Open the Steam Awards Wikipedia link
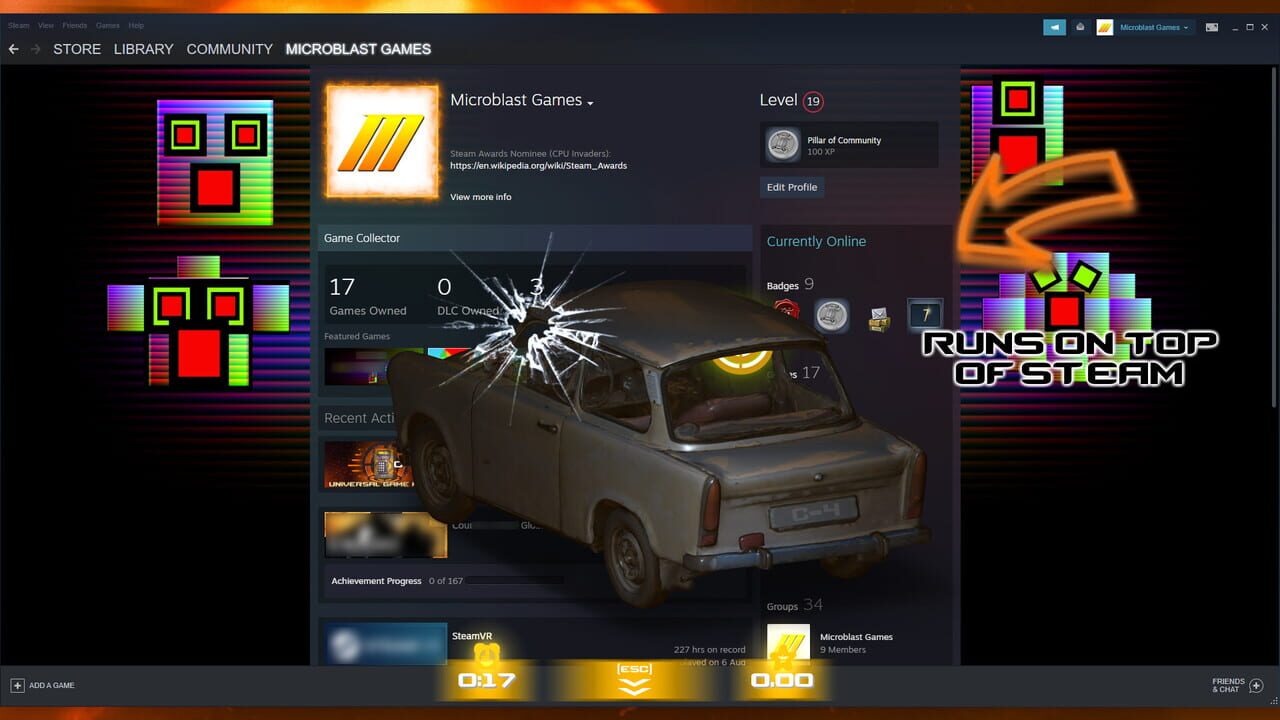Screen dimensions: 1280x720 [x=537, y=165]
